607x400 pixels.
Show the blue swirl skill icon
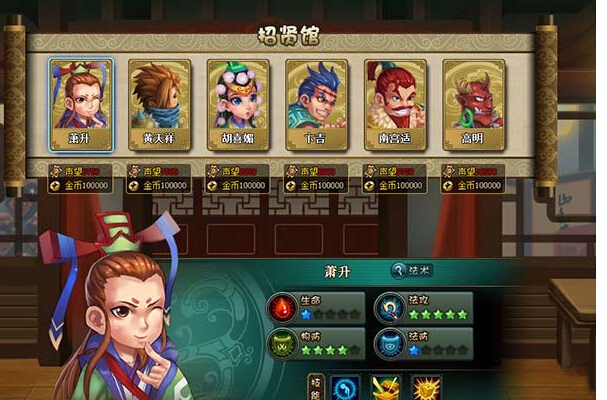pyautogui.click(x=347, y=389)
